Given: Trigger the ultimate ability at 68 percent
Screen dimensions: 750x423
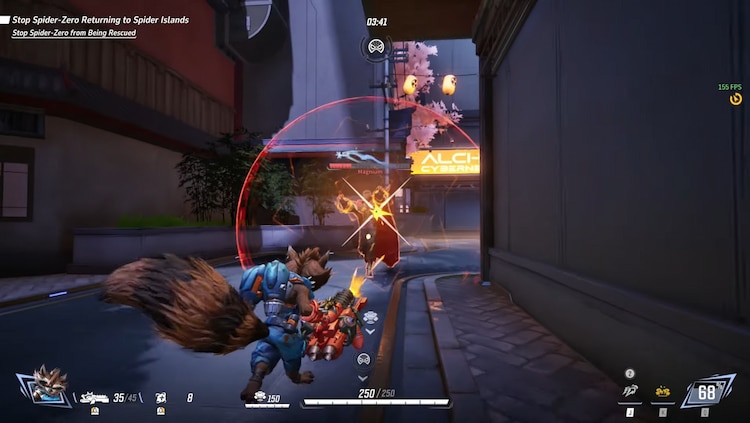Looking at the screenshot, I should (x=707, y=391).
